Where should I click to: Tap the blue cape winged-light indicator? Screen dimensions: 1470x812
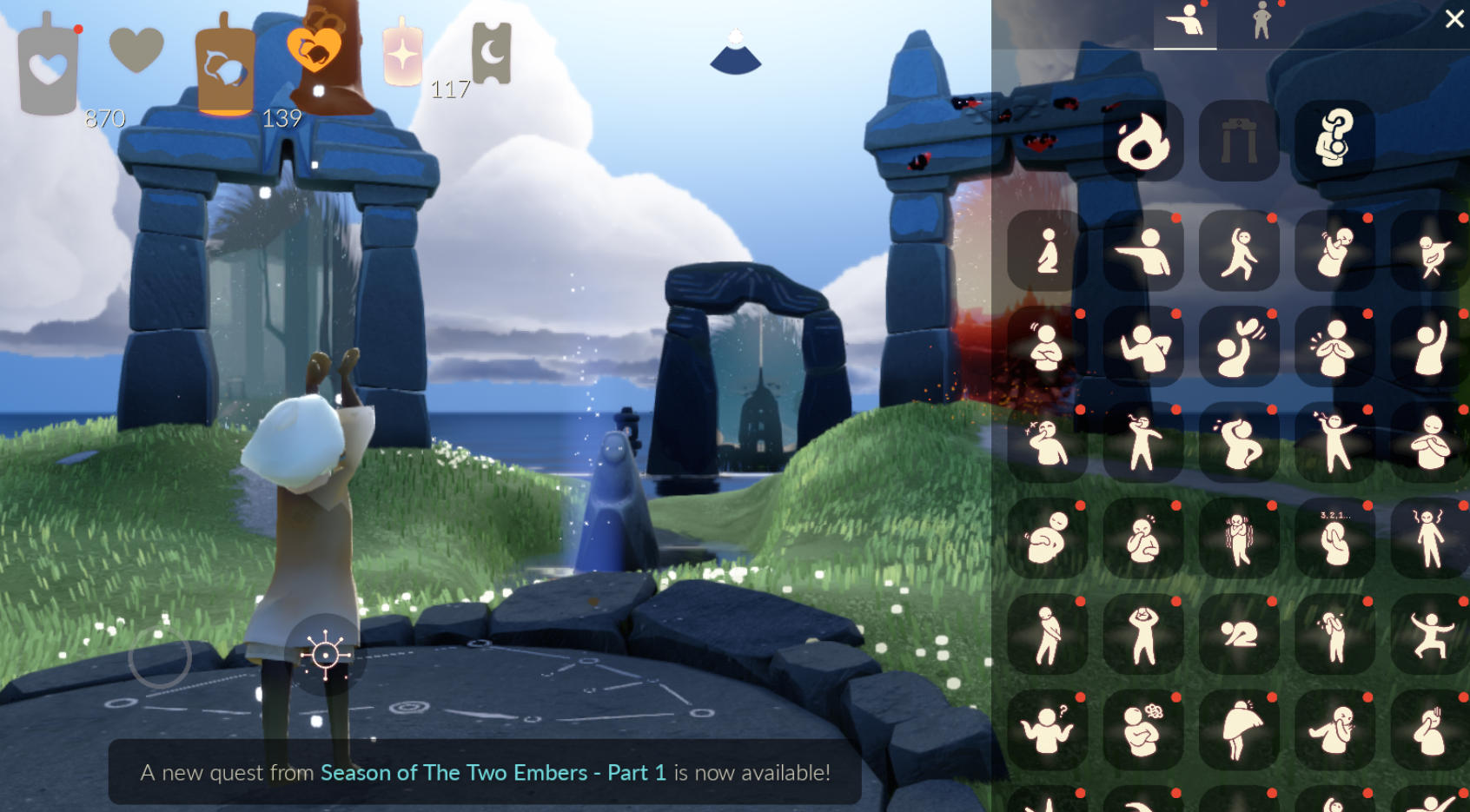click(736, 52)
